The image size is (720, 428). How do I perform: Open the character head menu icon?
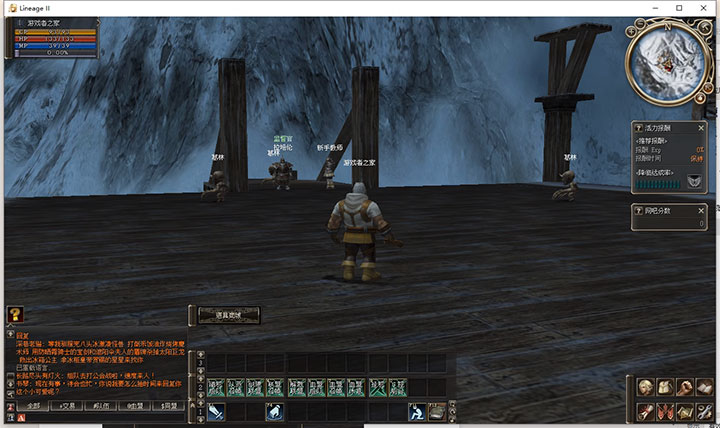coord(645,388)
